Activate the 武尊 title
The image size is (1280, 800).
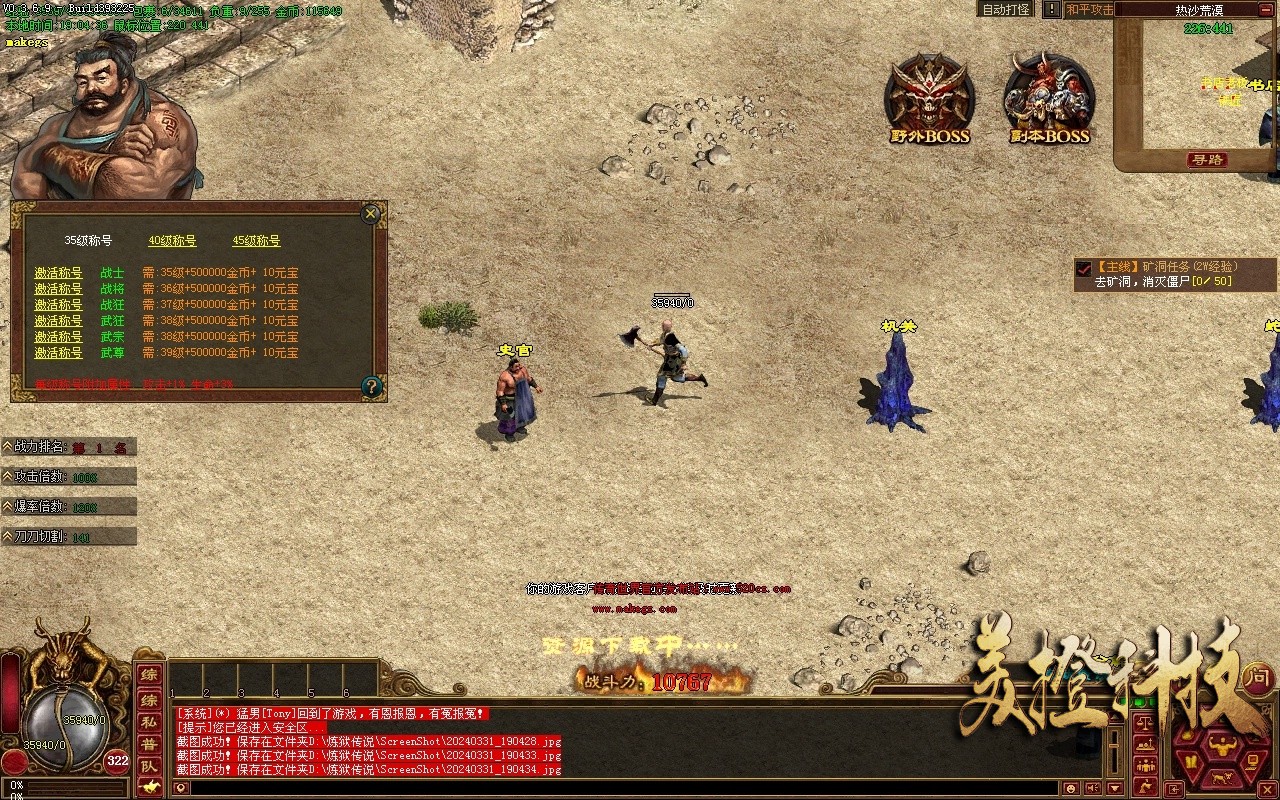click(58, 353)
